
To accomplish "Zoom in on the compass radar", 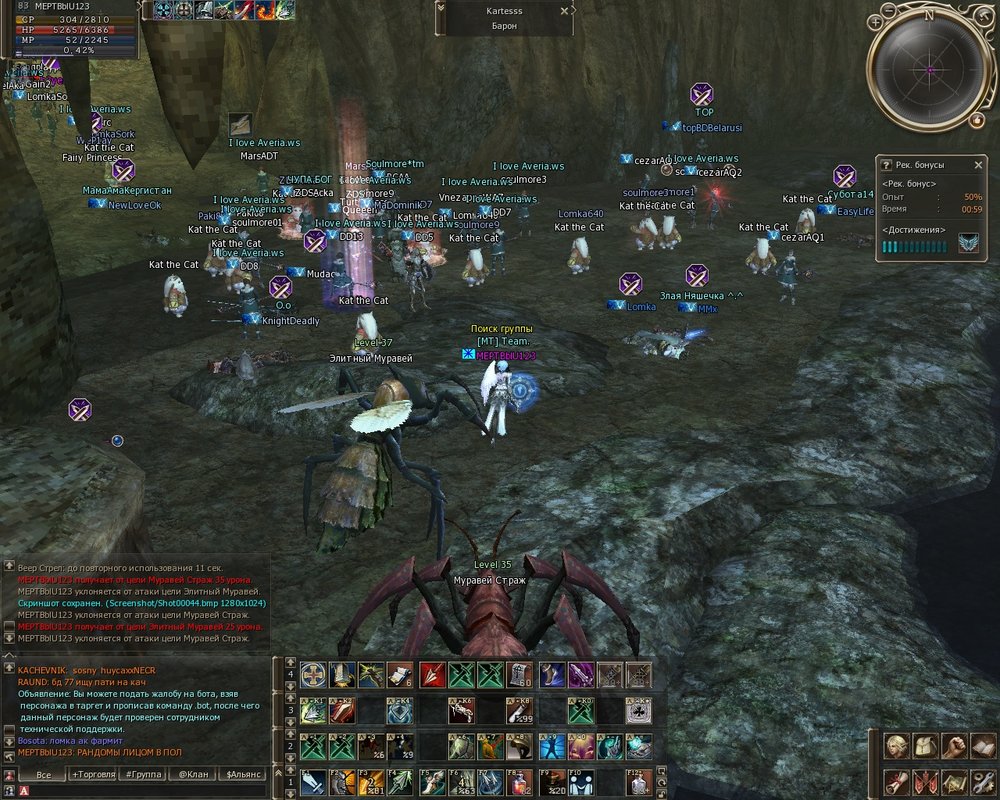I will [x=875, y=22].
